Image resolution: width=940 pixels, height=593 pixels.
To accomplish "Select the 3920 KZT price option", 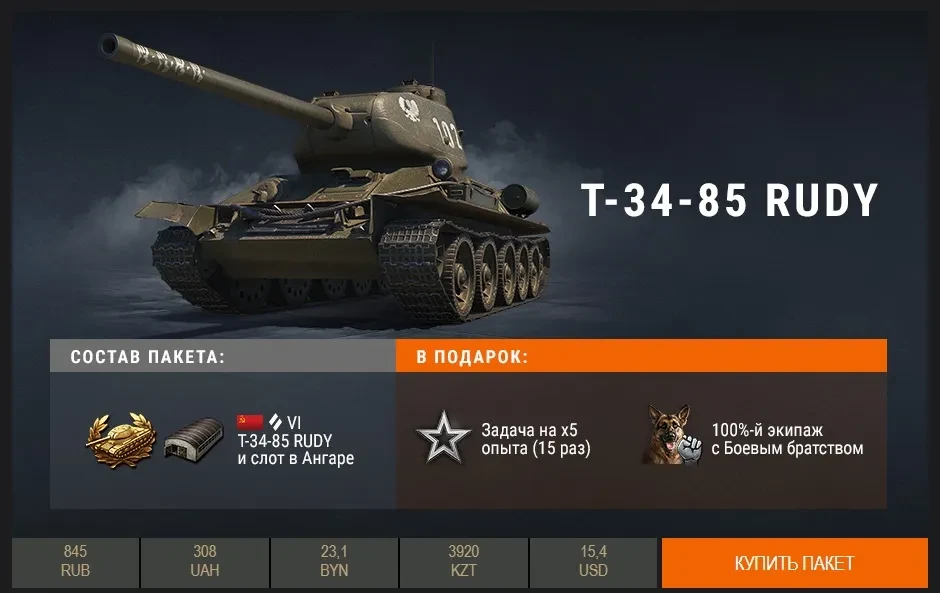I will click(464, 563).
